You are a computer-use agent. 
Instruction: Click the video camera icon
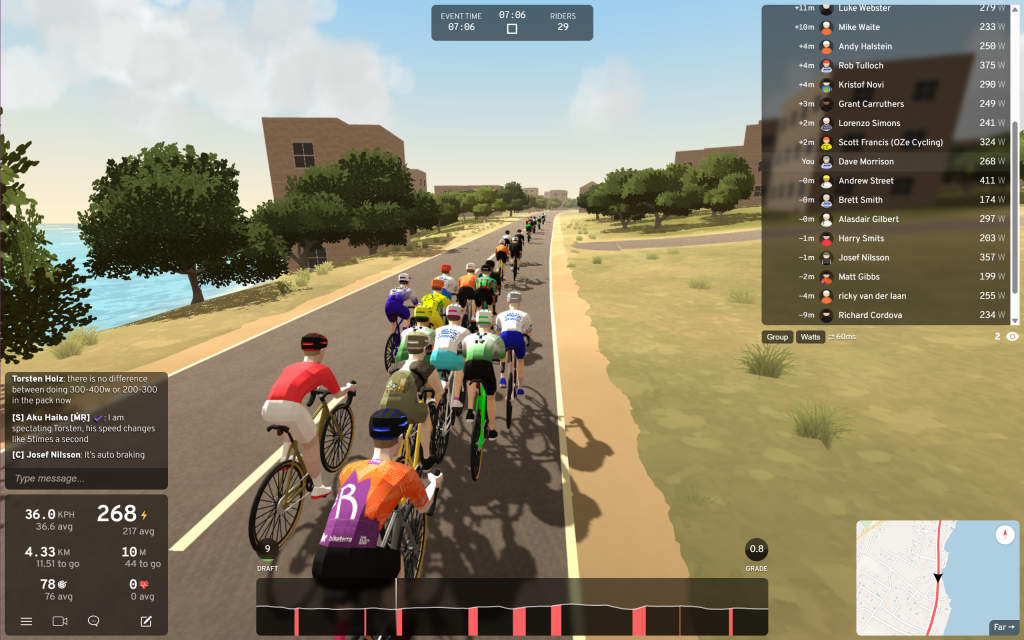60,621
